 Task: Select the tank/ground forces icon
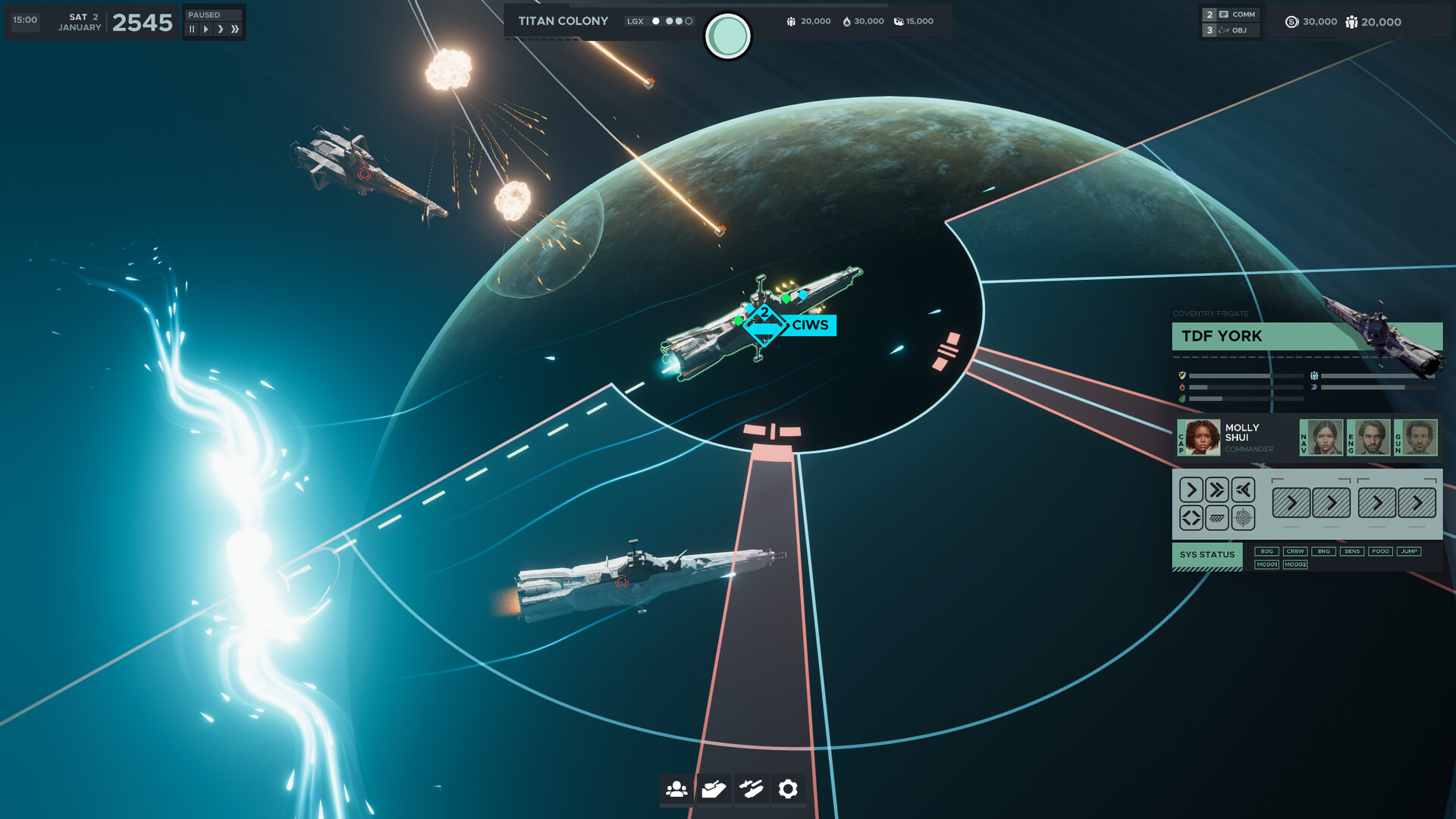[x=713, y=789]
